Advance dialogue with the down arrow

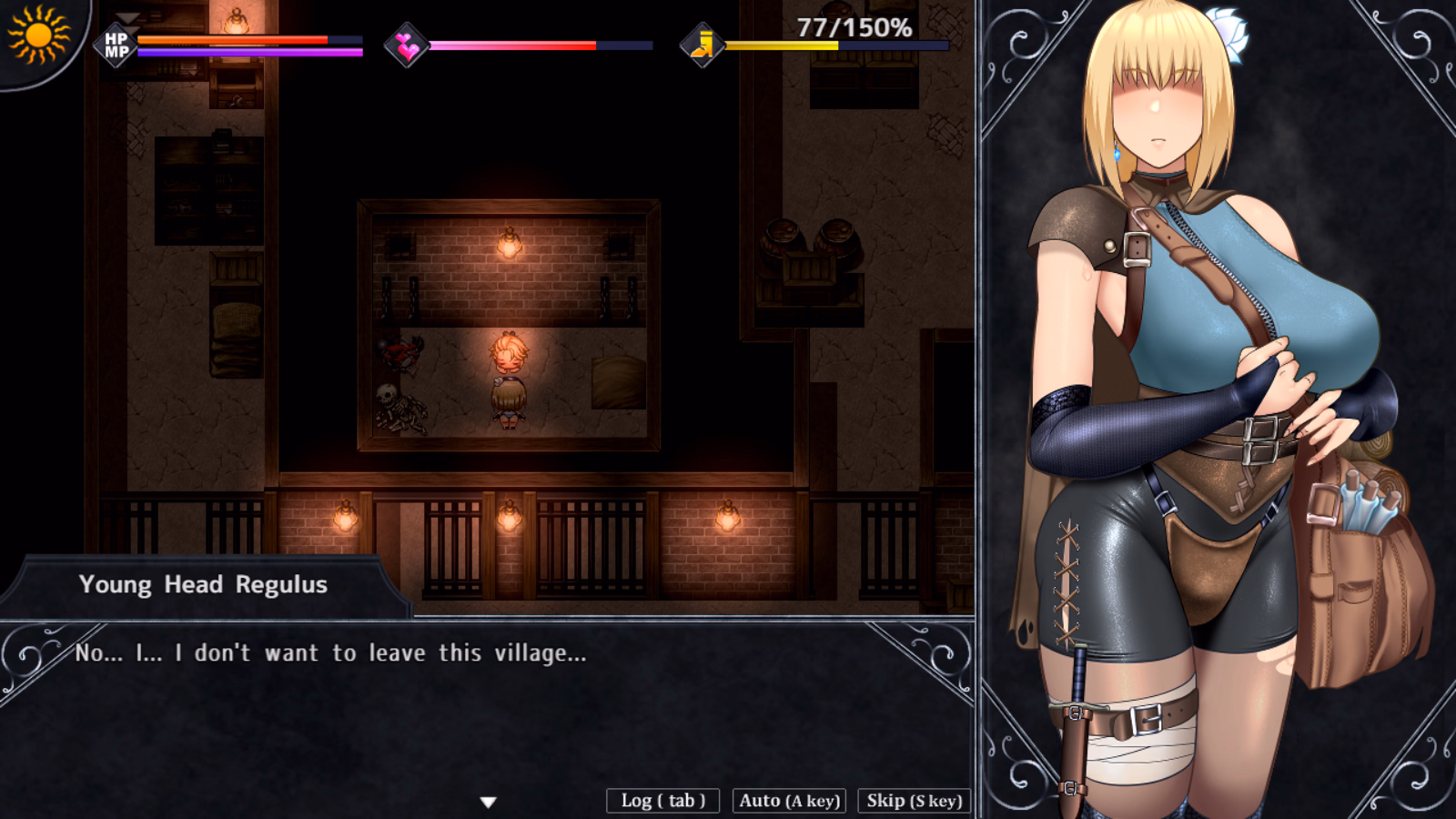[489, 803]
